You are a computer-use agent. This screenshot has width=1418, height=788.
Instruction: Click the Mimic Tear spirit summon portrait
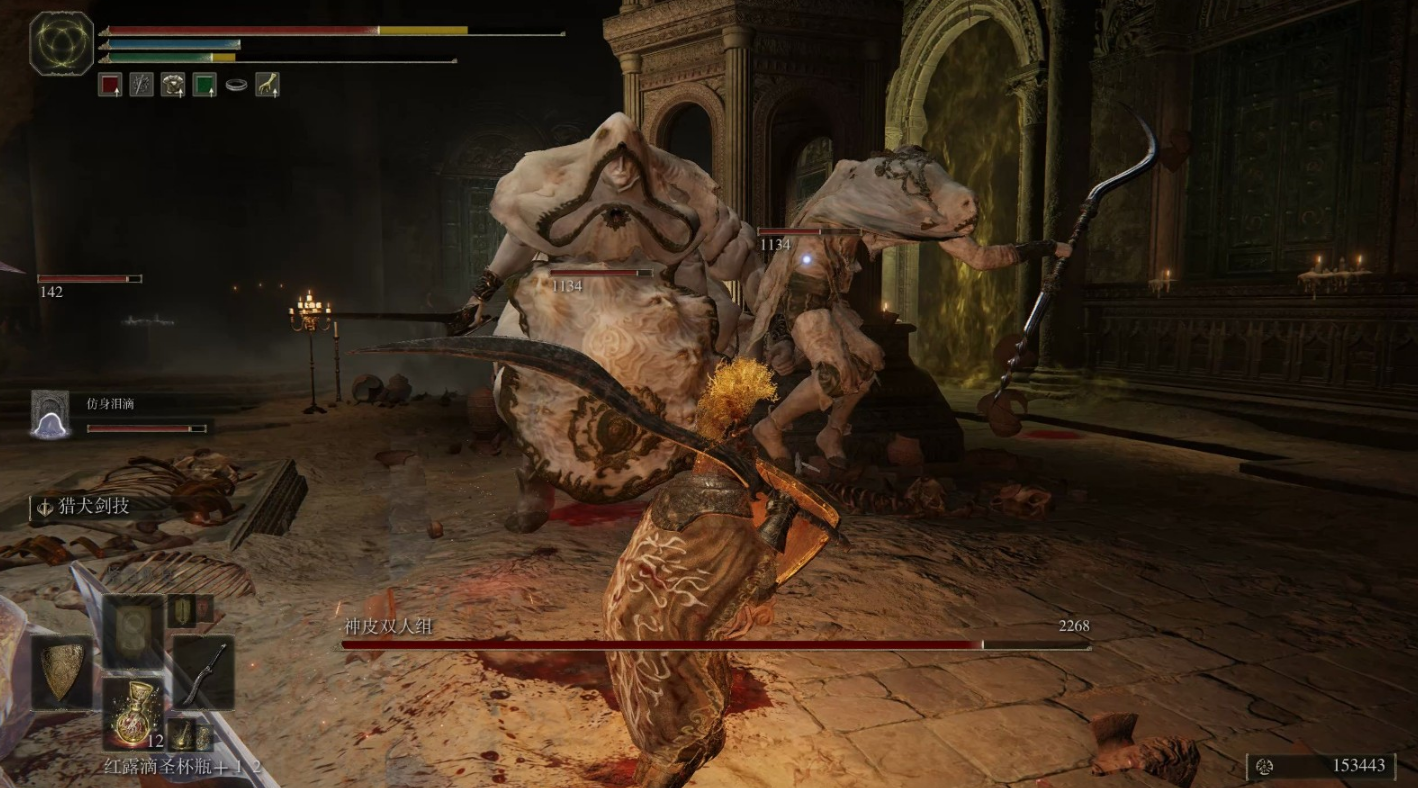[x=50, y=414]
